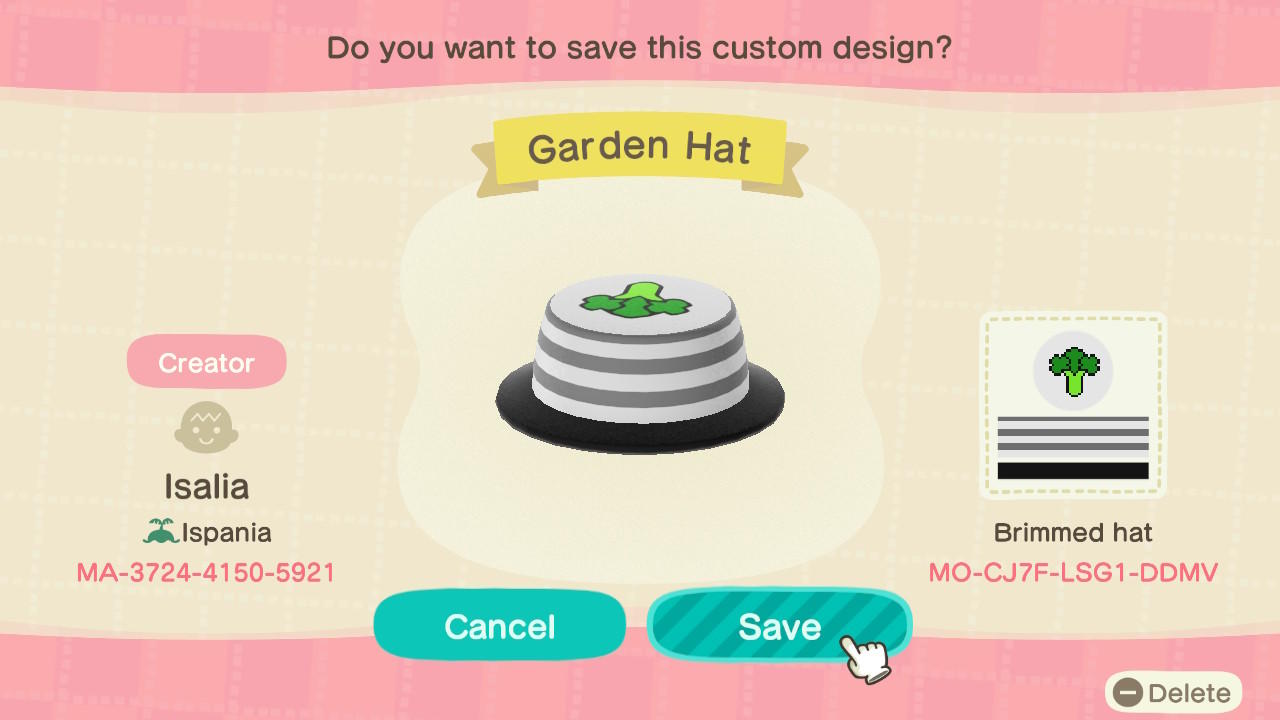Click the creator ID MA-3724-4150-5921
1280x720 pixels.
(x=206, y=573)
